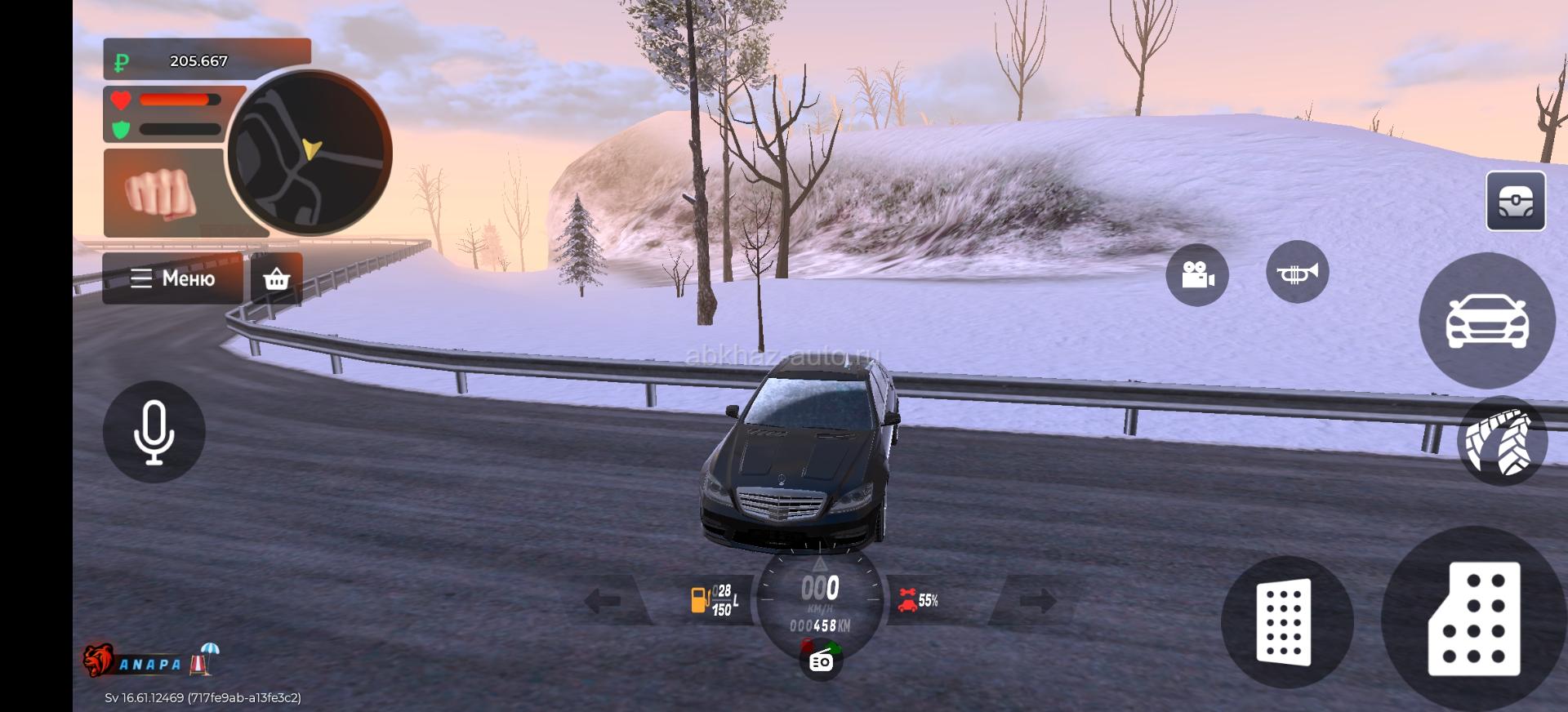Turn on the right turn signal arrow

[1037, 602]
